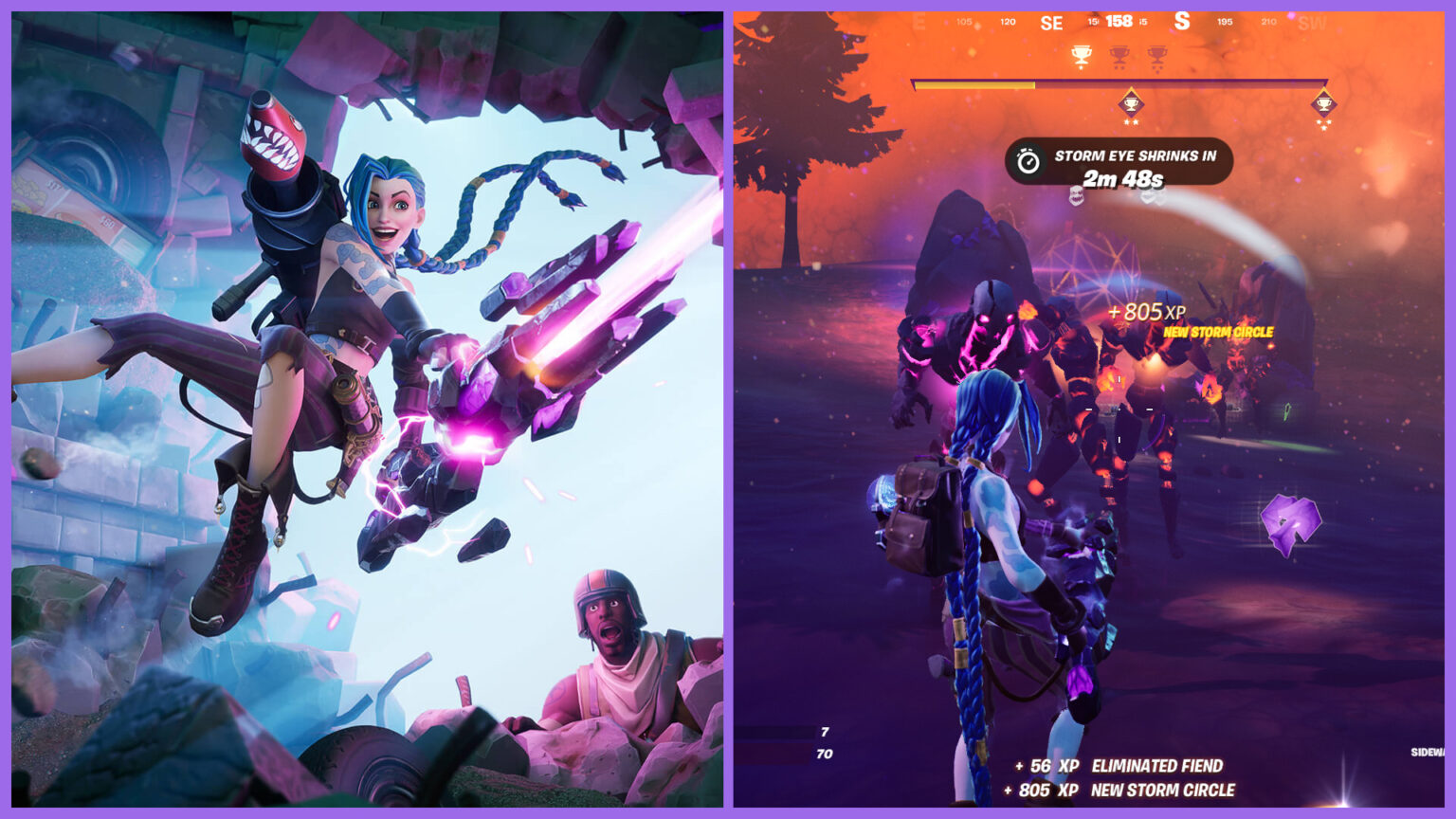Click the STORM EYE SHRINKS IN banner
This screenshot has height=819, width=1456.
pyautogui.click(x=1135, y=155)
